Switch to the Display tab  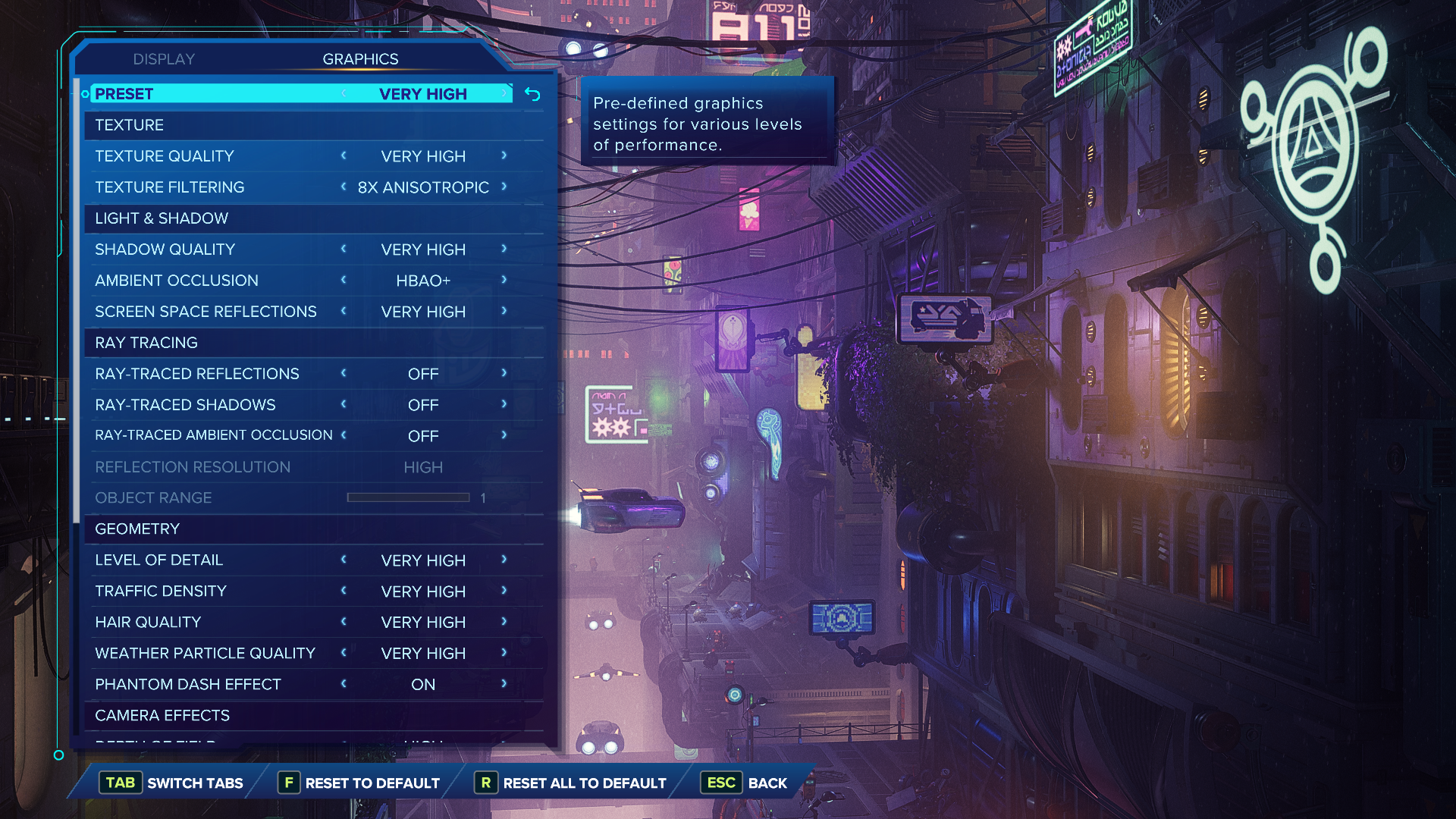point(164,59)
